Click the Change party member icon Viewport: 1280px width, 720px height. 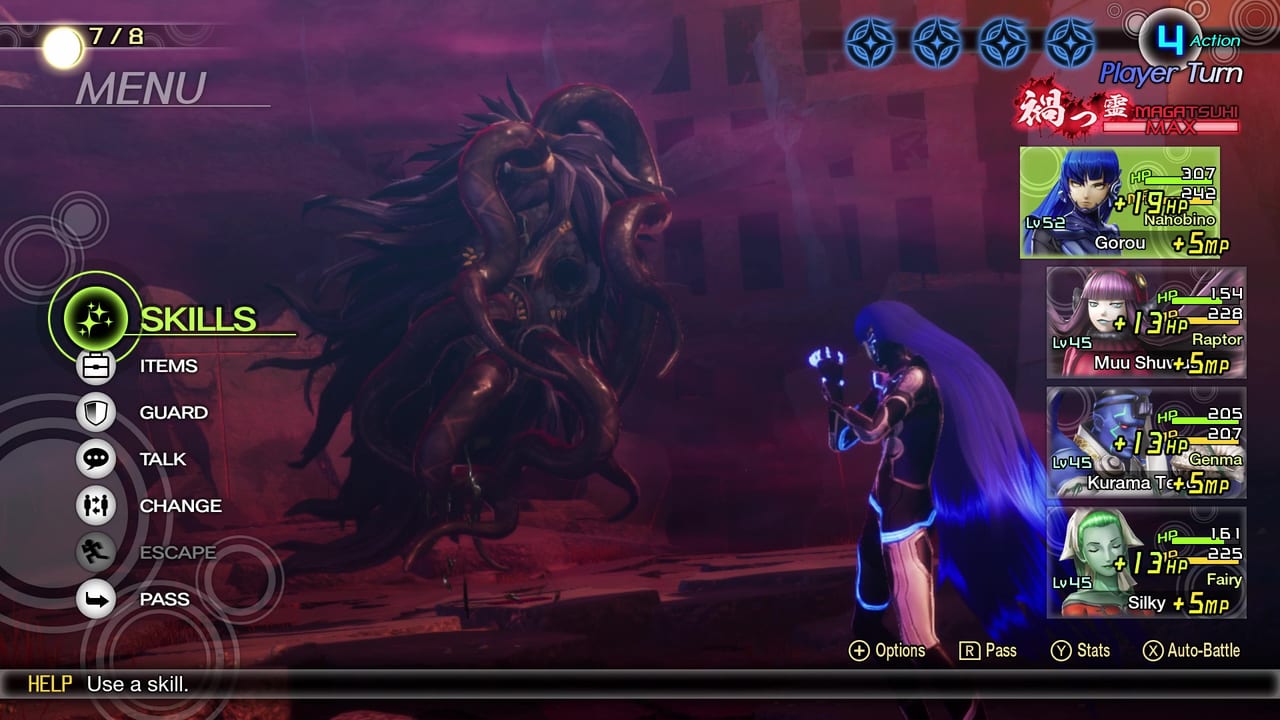click(x=95, y=506)
